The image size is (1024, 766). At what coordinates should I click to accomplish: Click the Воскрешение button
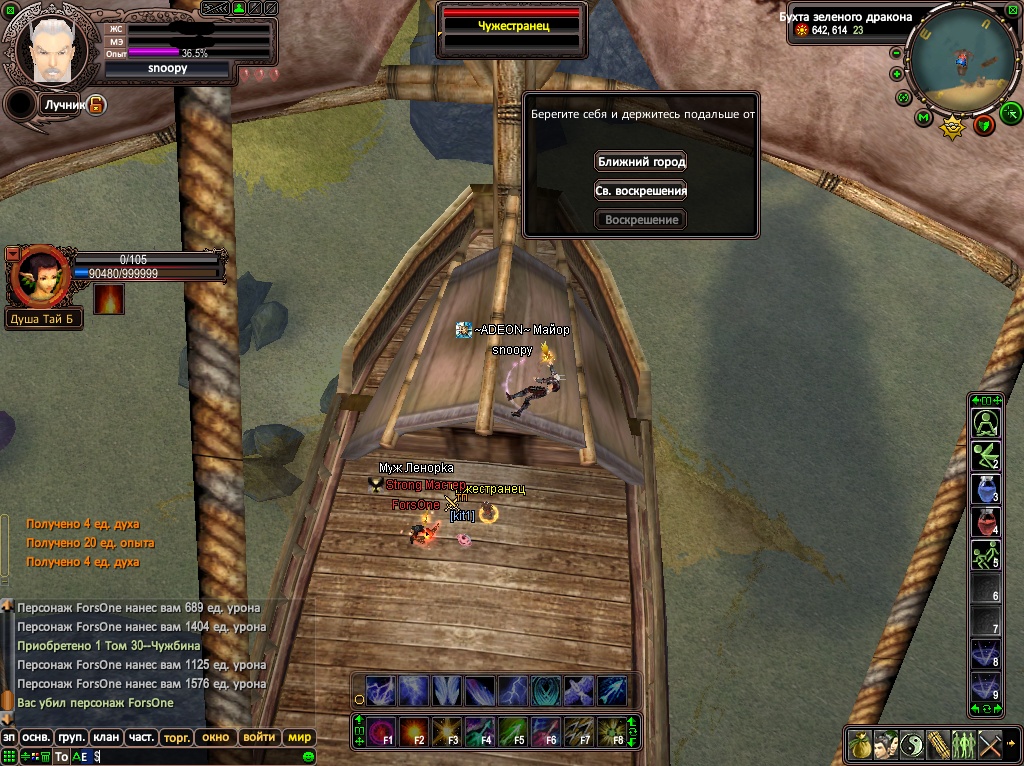641,219
